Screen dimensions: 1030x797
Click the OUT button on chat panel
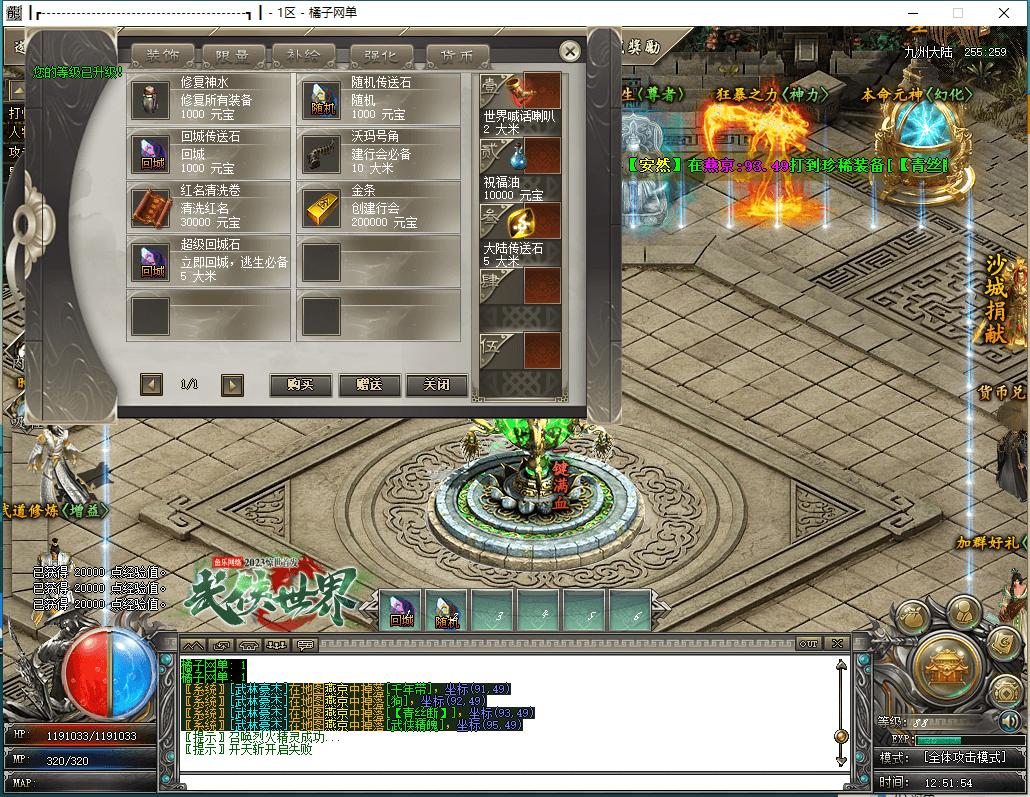[808, 643]
